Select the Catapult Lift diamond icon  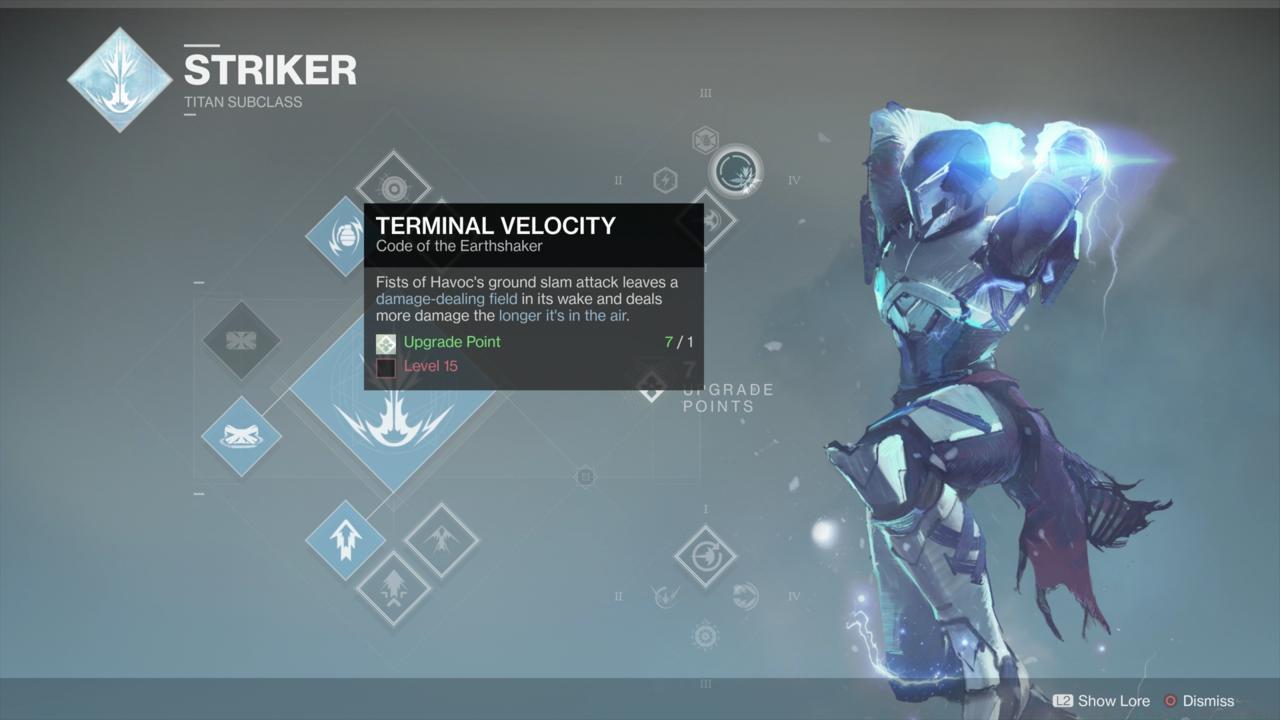[x=395, y=592]
